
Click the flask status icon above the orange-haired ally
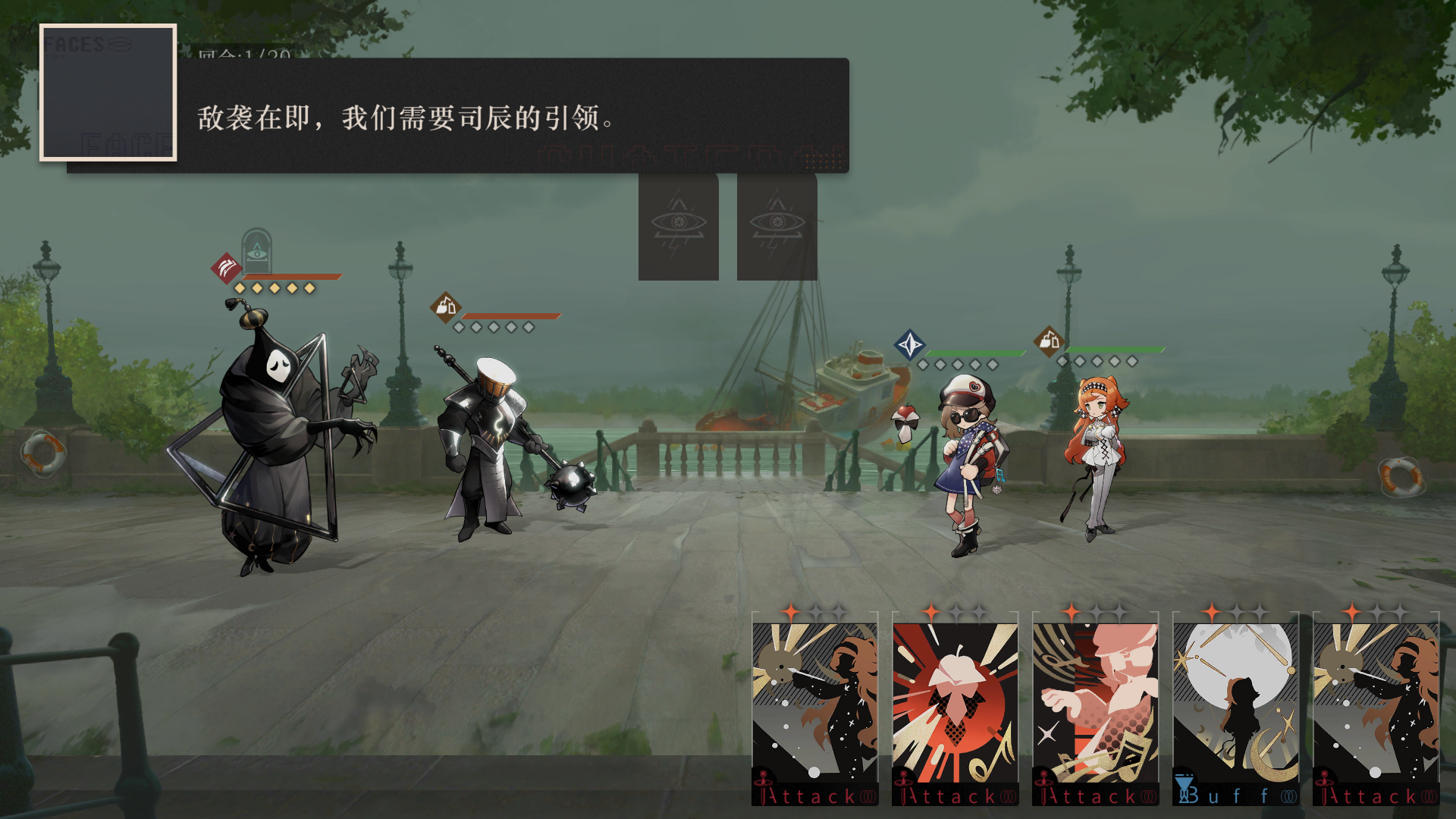(x=1049, y=341)
